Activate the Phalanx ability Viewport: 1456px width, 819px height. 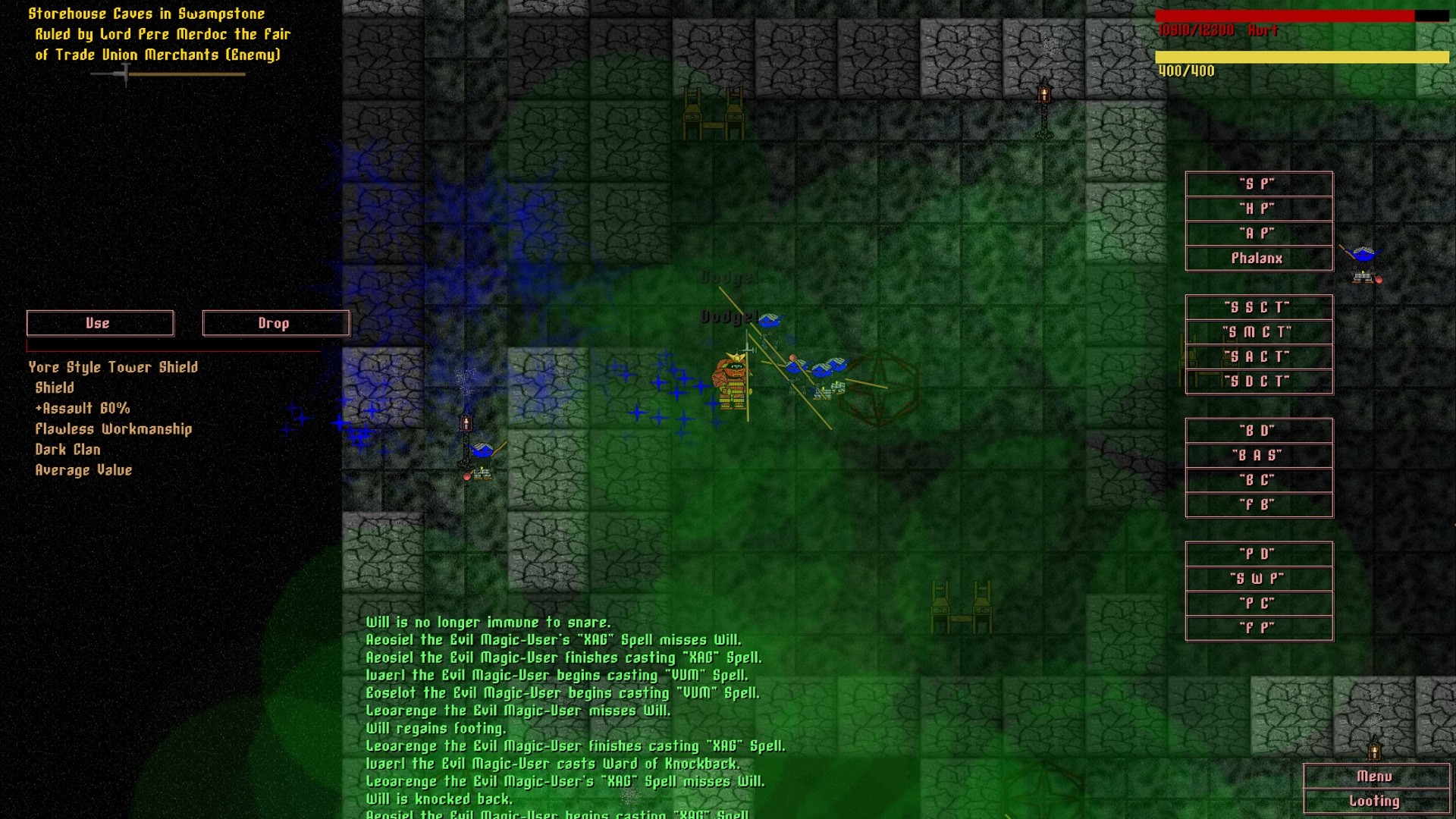pos(1259,258)
